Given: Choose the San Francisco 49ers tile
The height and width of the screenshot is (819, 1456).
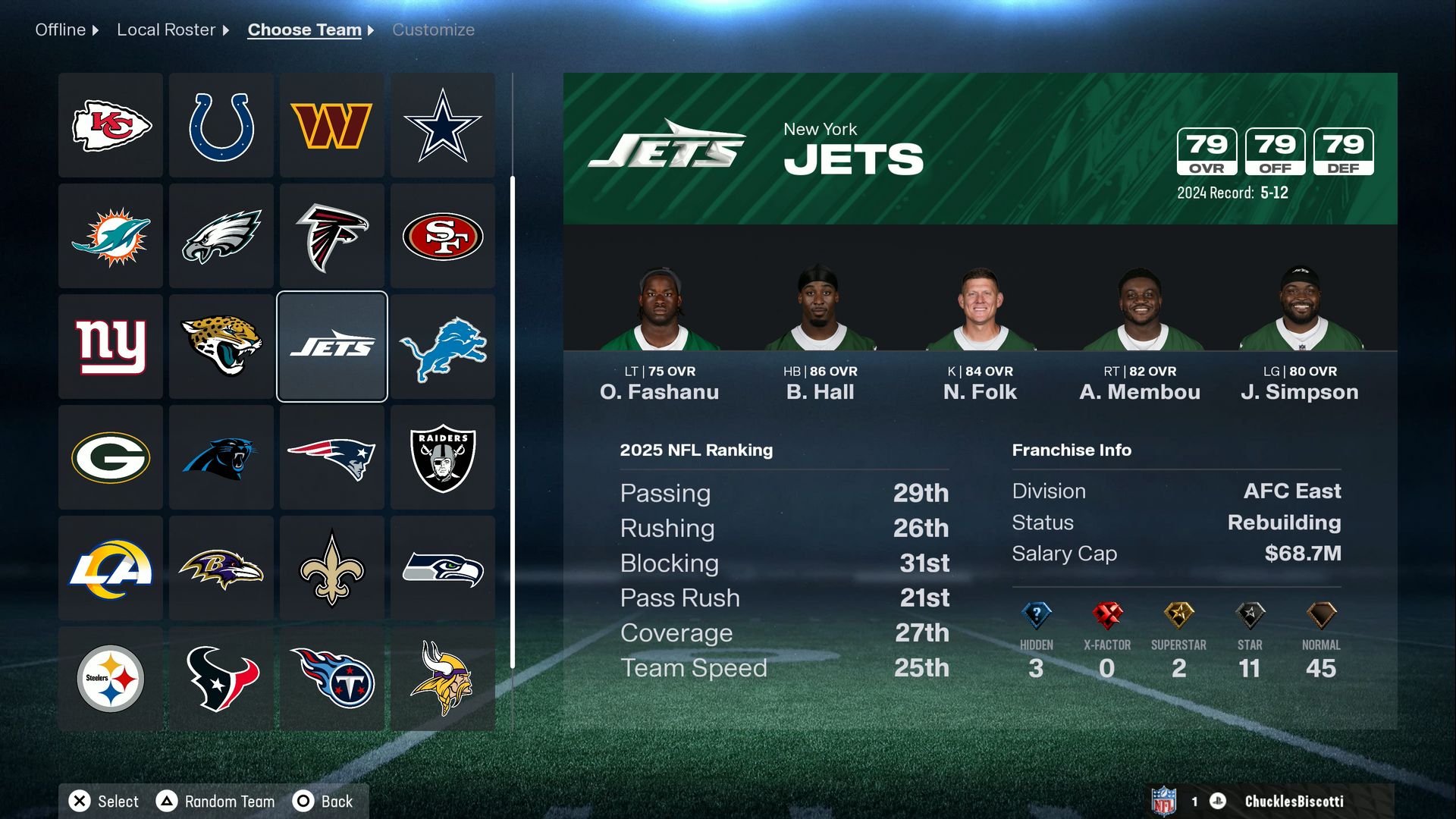Looking at the screenshot, I should [x=443, y=236].
